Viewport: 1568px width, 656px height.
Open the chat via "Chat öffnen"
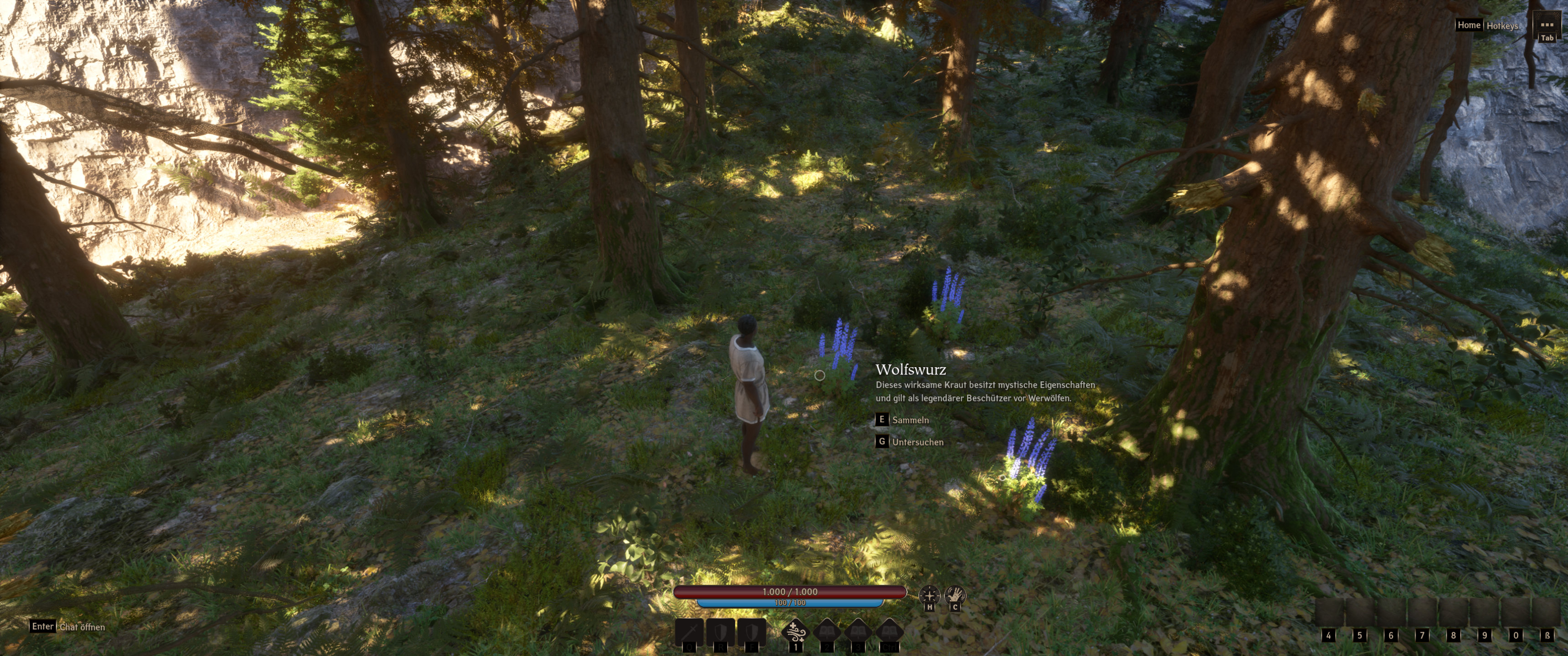coord(82,627)
